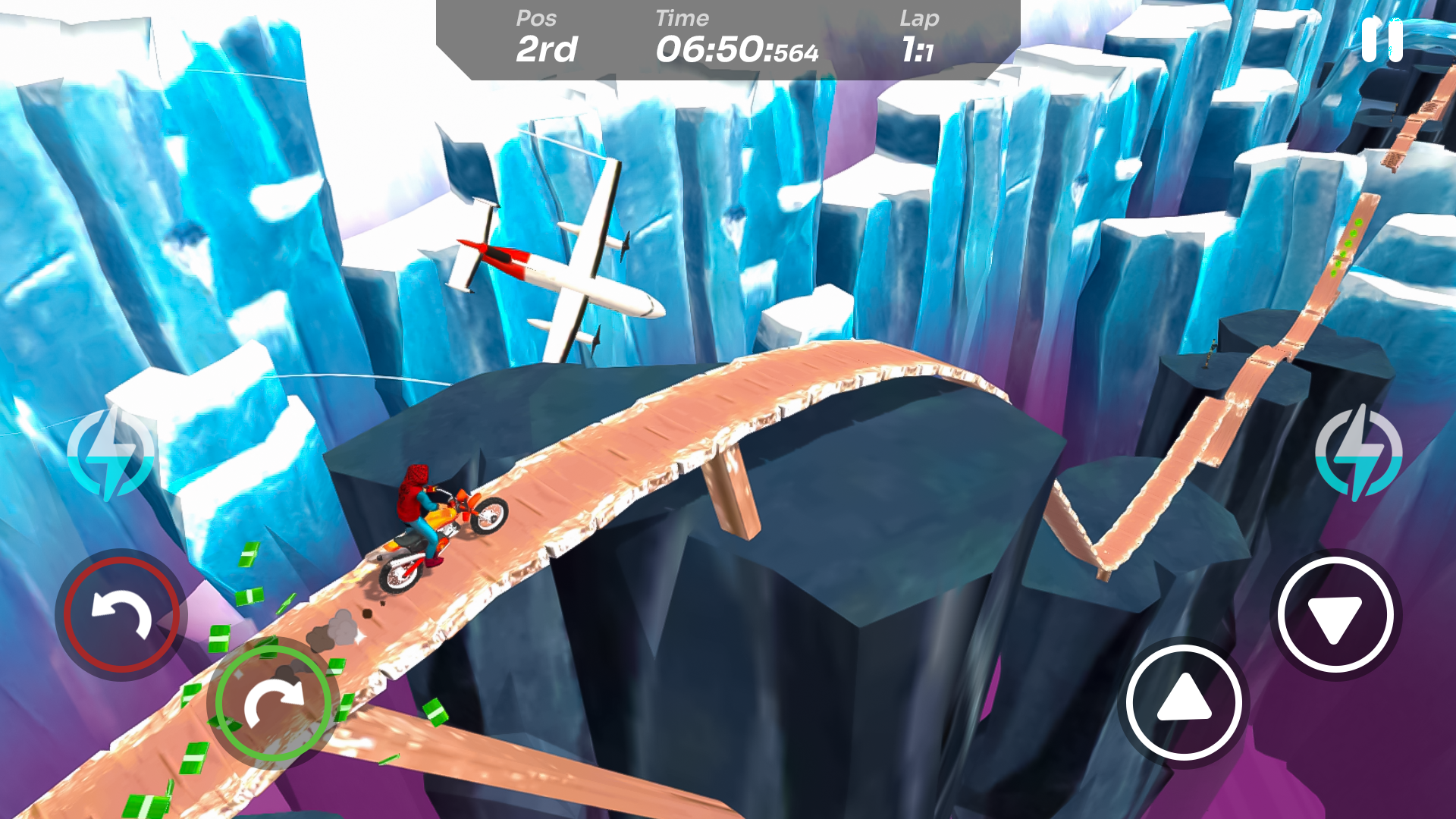Click the Pos label in the HUD

click(537, 18)
